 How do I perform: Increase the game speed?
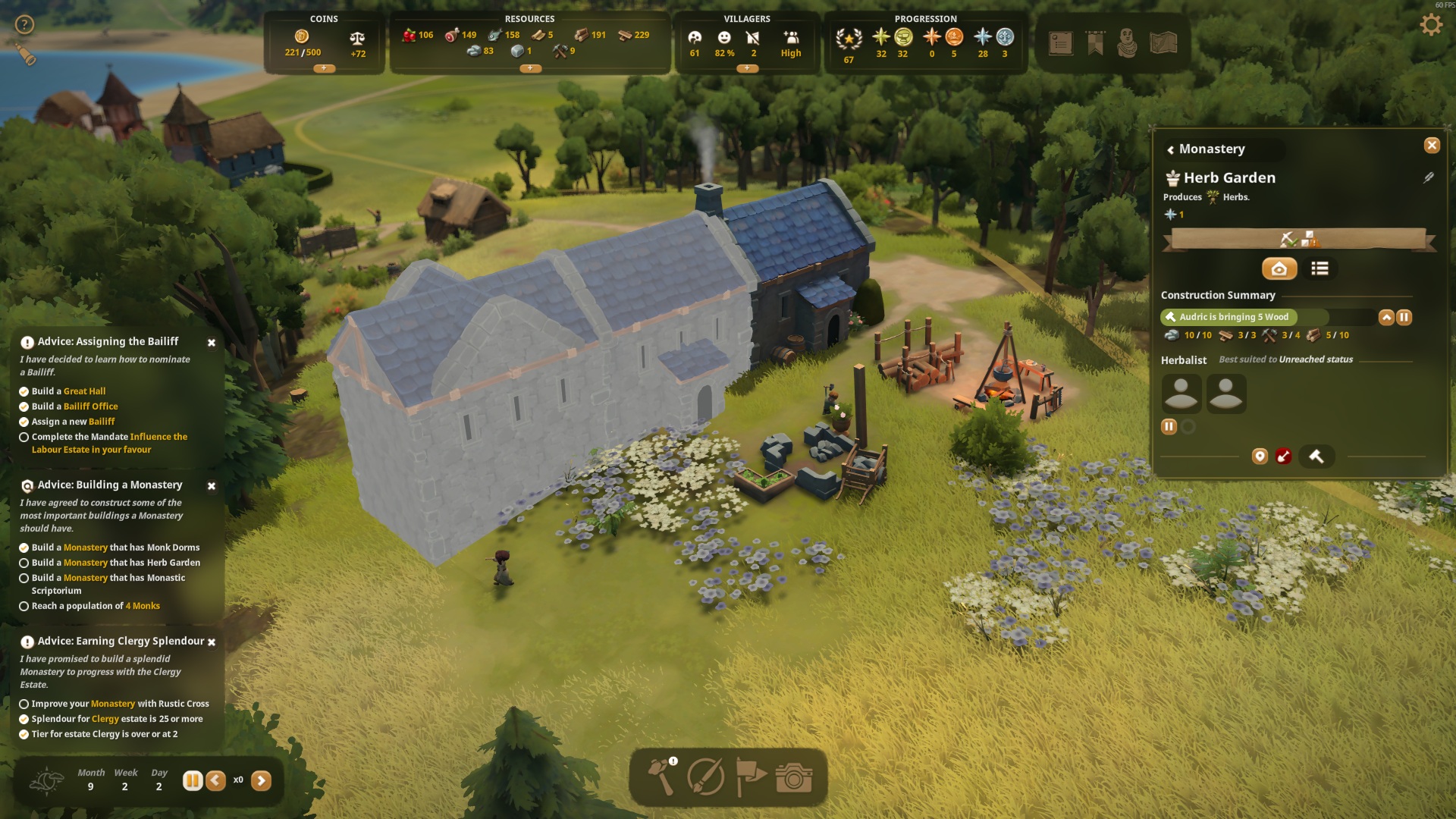[261, 780]
